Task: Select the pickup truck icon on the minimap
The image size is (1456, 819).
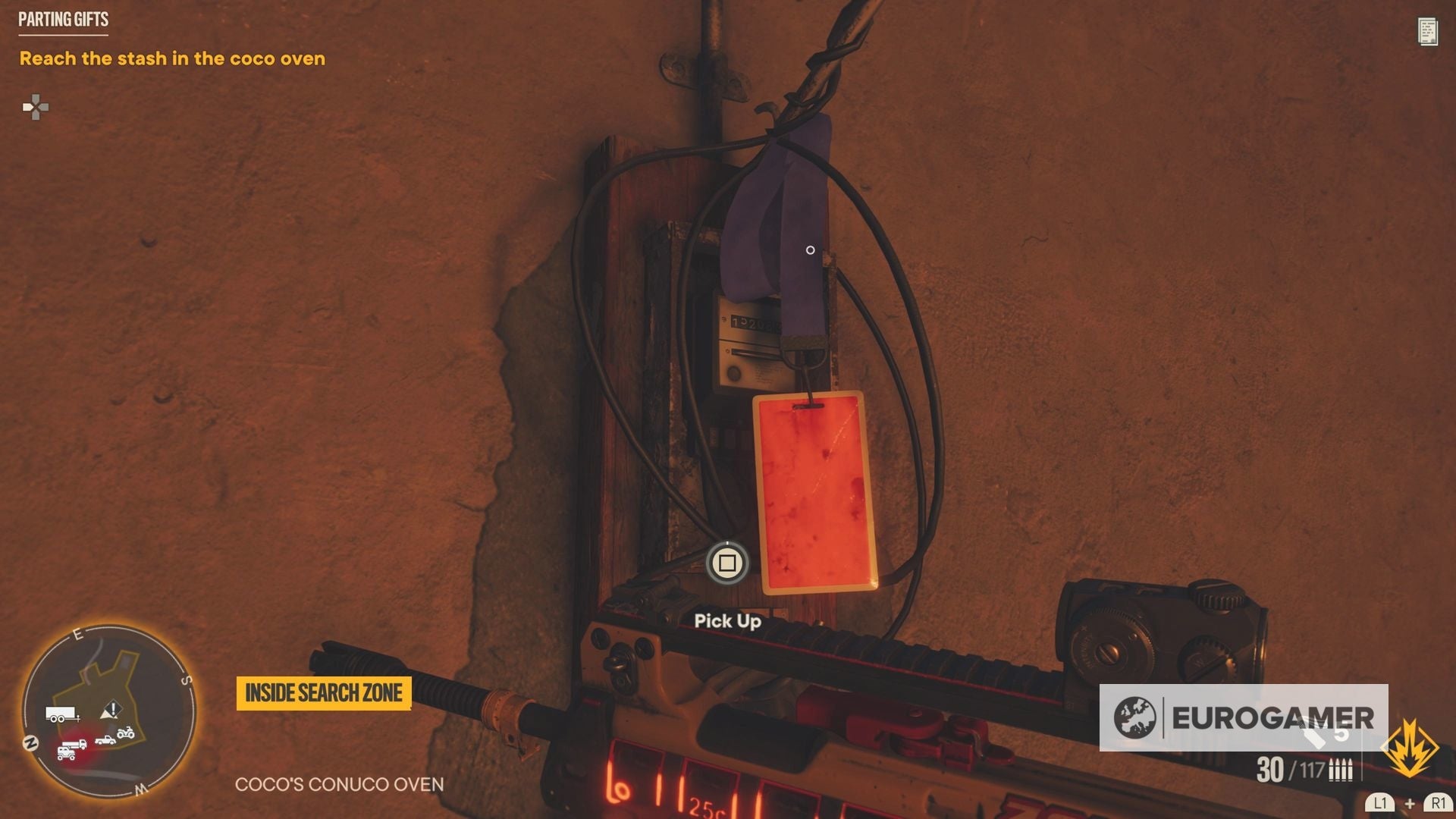Action: pyautogui.click(x=105, y=741)
